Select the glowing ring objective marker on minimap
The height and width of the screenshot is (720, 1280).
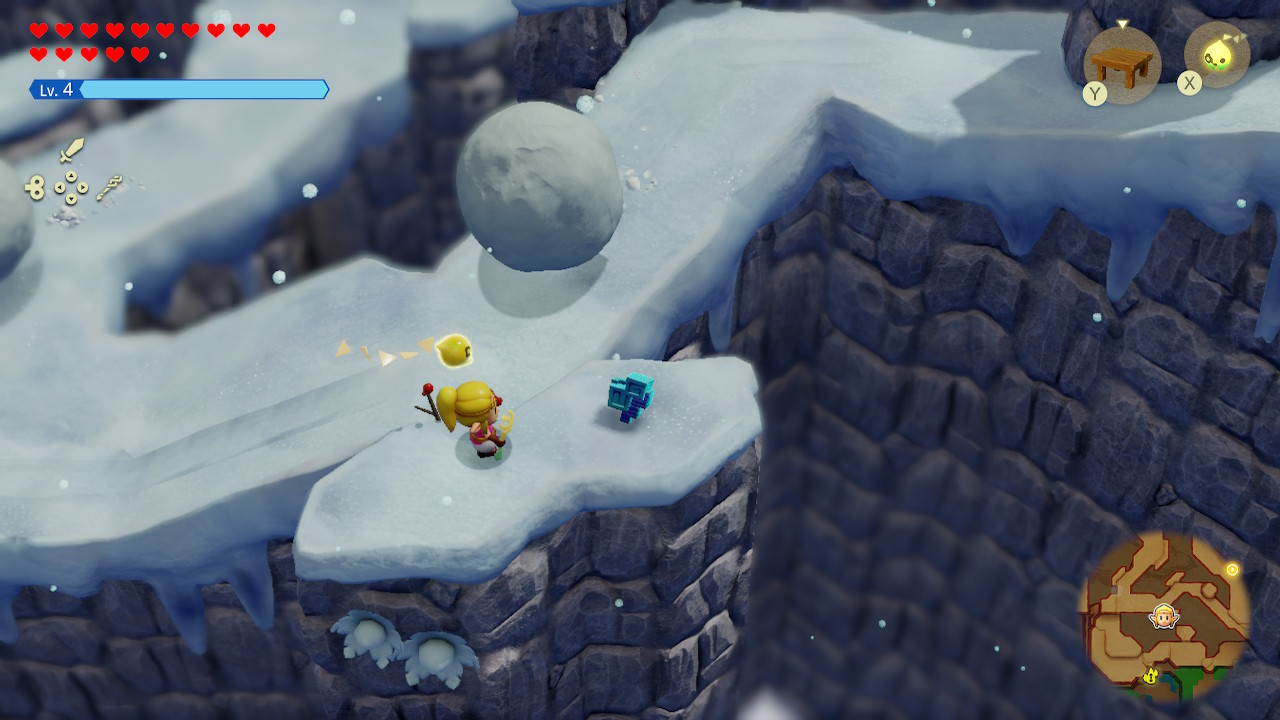pyautogui.click(x=1232, y=570)
